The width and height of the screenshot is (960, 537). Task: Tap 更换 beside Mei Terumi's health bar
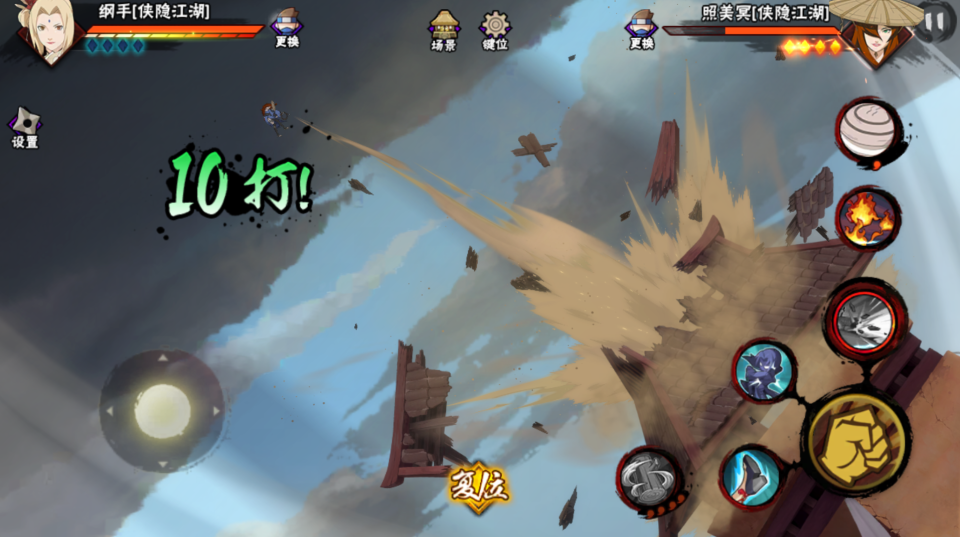click(x=641, y=26)
